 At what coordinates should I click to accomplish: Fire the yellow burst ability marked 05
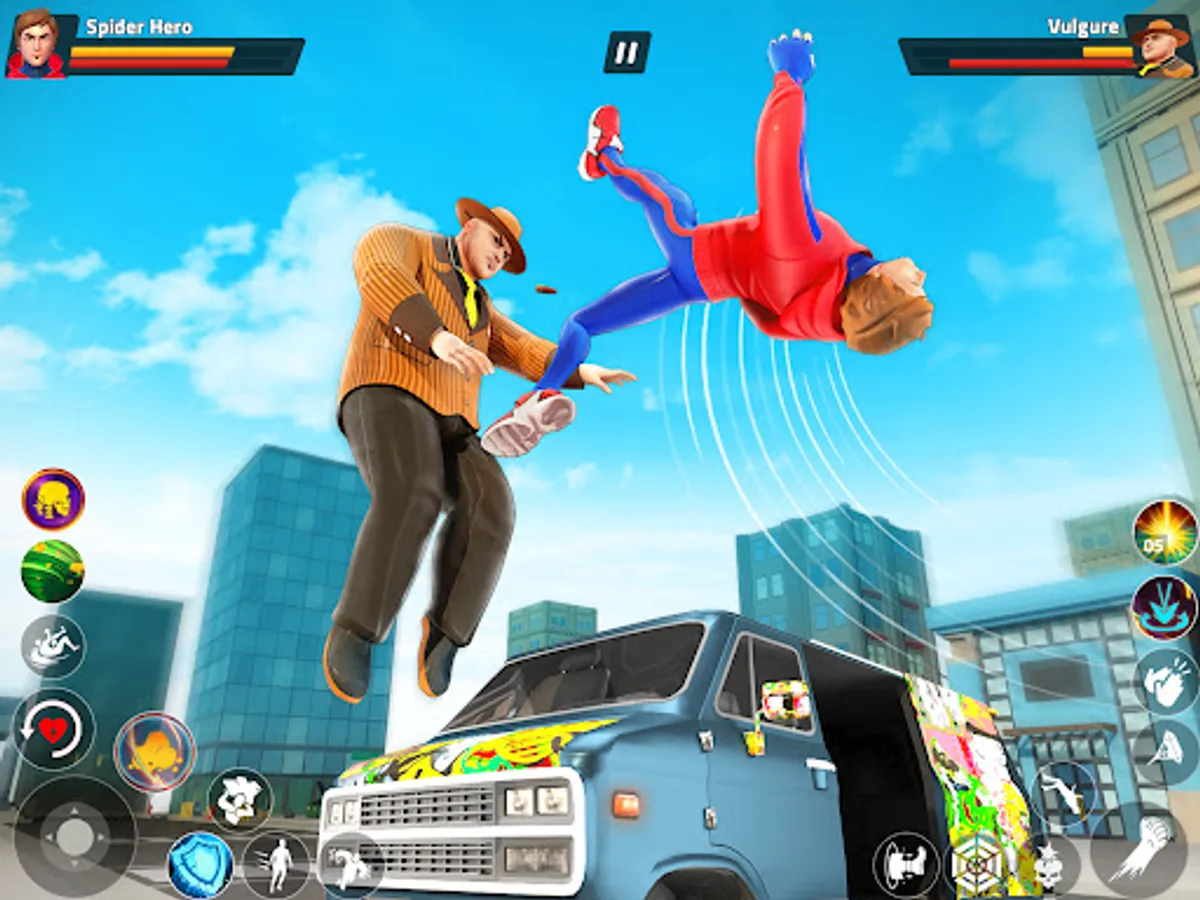pos(1165,532)
